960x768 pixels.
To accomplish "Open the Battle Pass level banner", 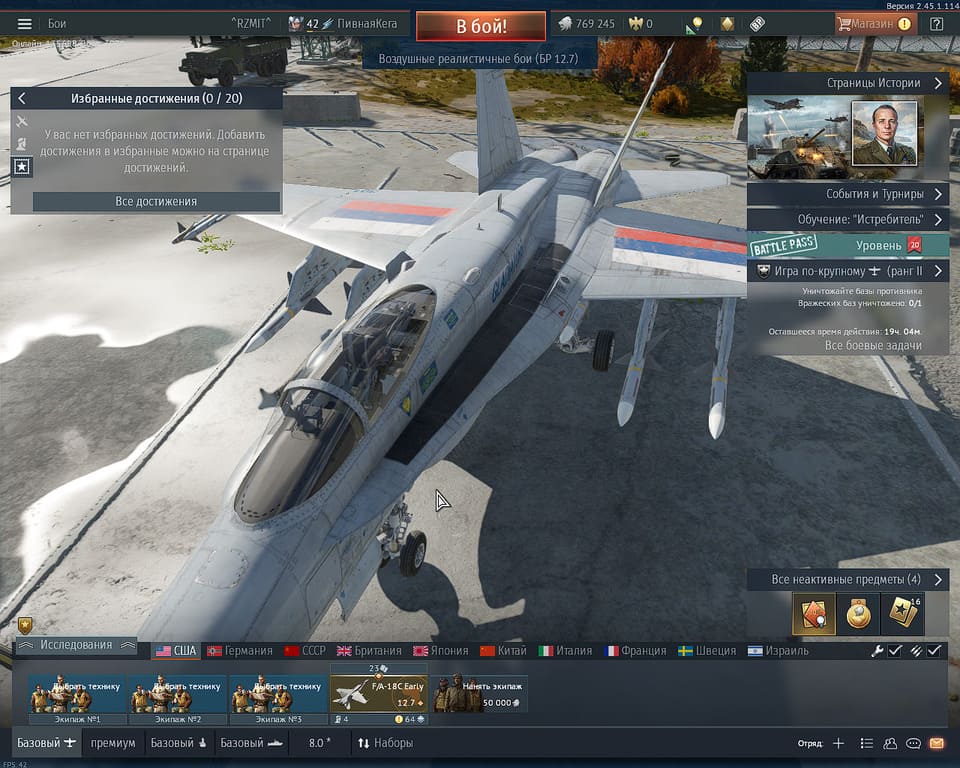I will pyautogui.click(x=847, y=245).
